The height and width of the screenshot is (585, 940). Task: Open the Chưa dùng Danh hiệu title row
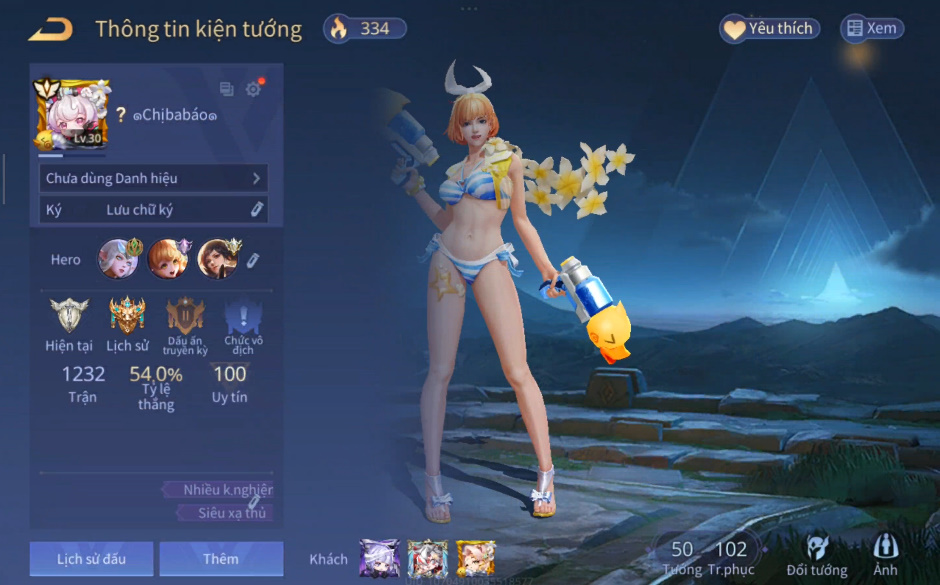click(154, 178)
